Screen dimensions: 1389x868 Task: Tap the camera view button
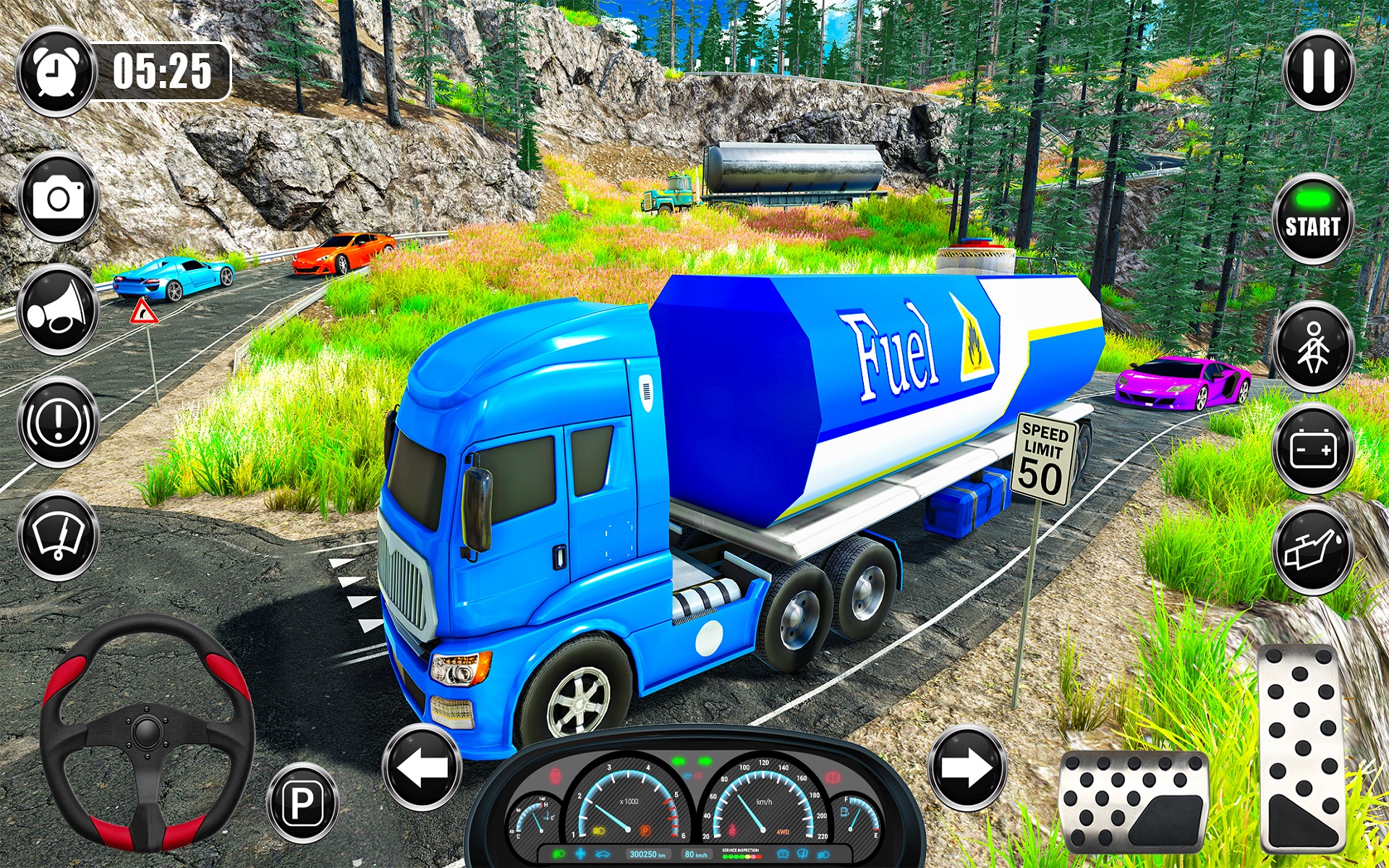click(x=58, y=197)
